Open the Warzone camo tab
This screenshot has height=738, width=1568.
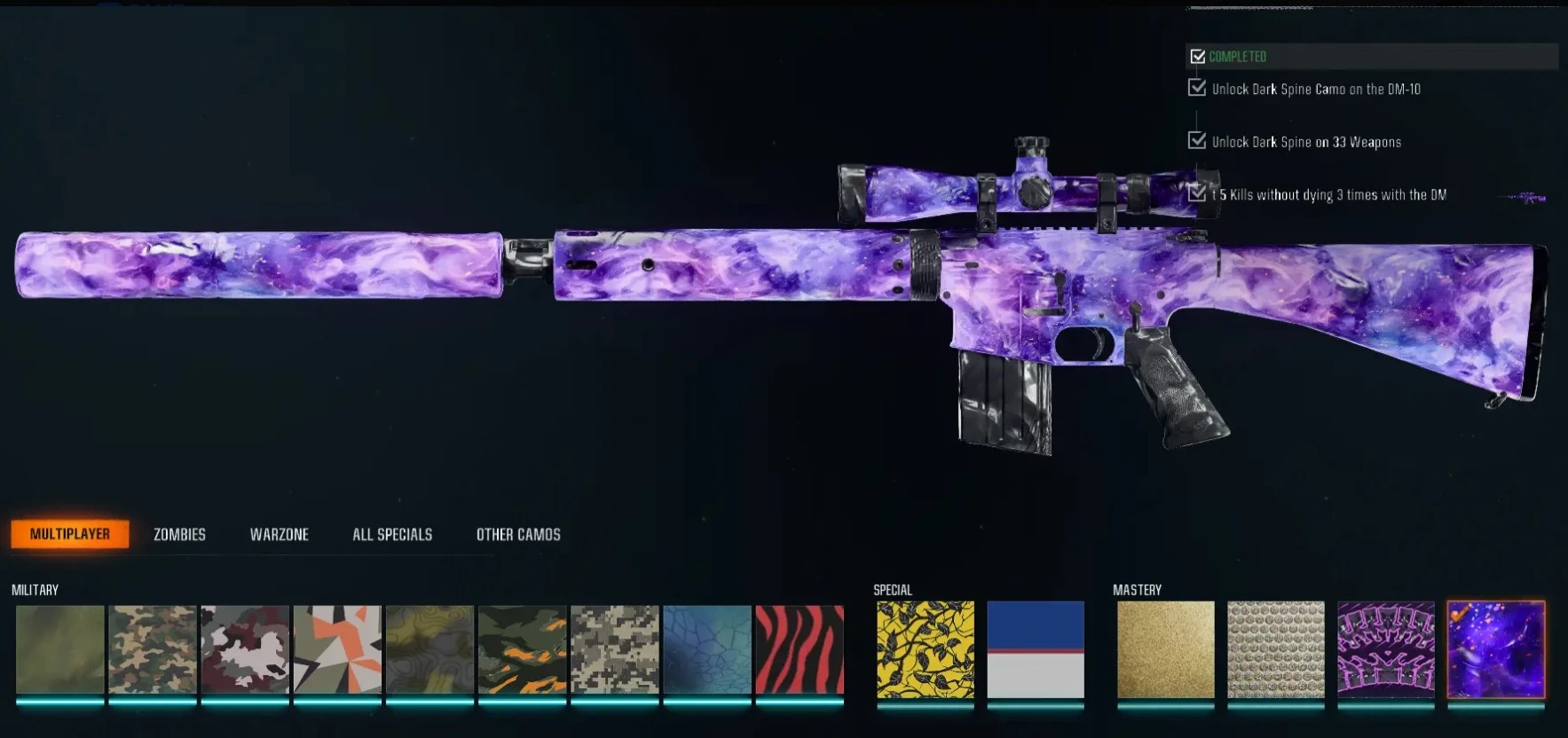(x=279, y=534)
